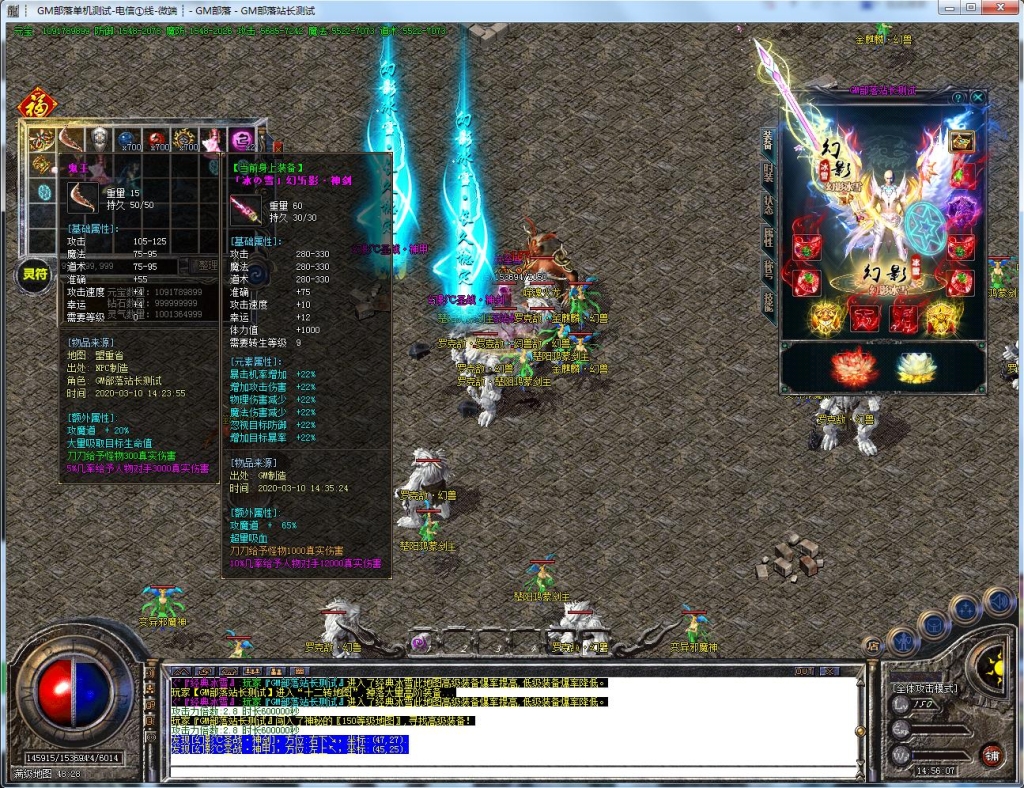Screen dimensions: 1024x788
Task: Open the red 铺 (stall) button
Action: (991, 755)
